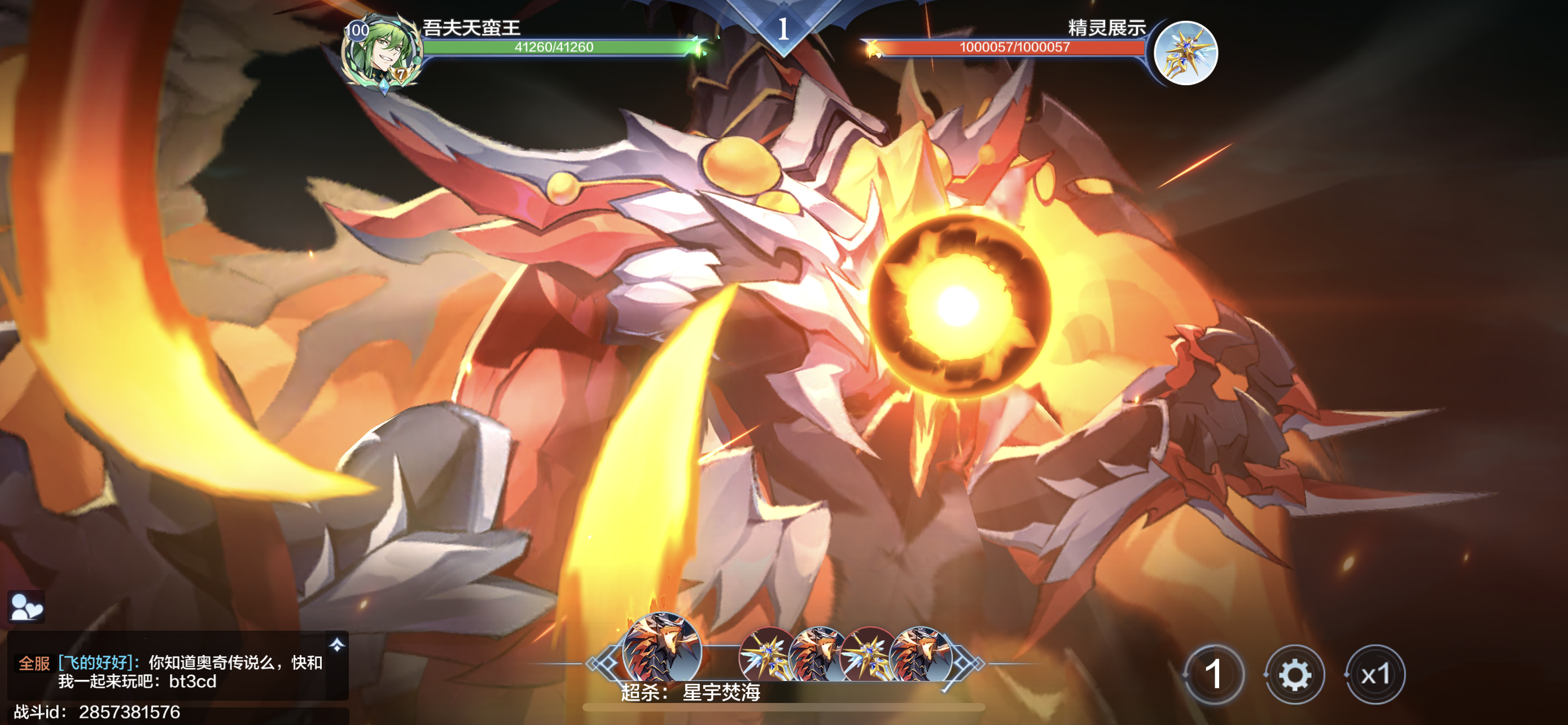Viewport: 1568px width, 725px height.
Task: Open the friends icon above chat
Action: pyautogui.click(x=25, y=606)
